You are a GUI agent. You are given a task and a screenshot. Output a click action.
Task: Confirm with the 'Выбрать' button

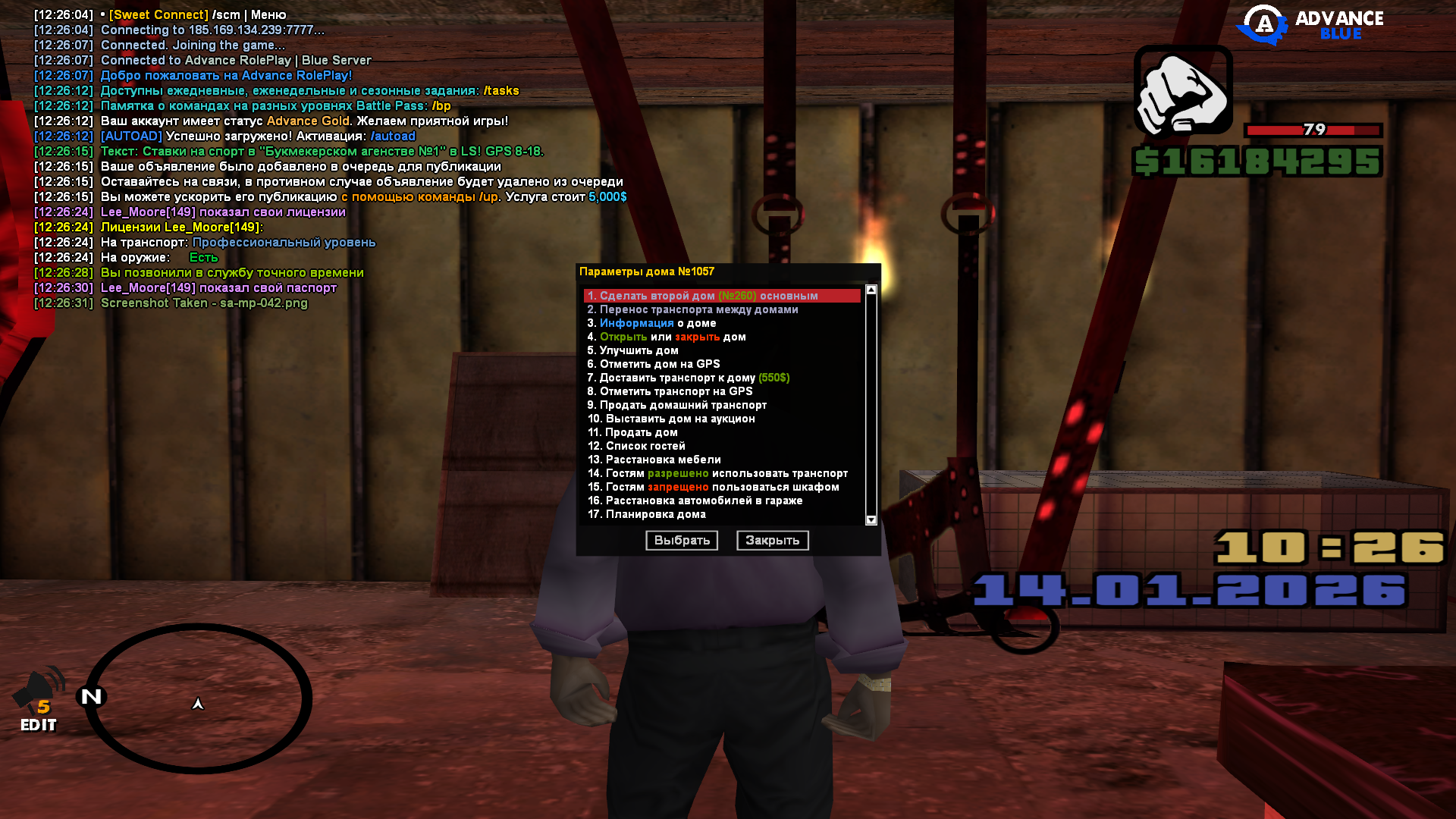[x=681, y=540]
